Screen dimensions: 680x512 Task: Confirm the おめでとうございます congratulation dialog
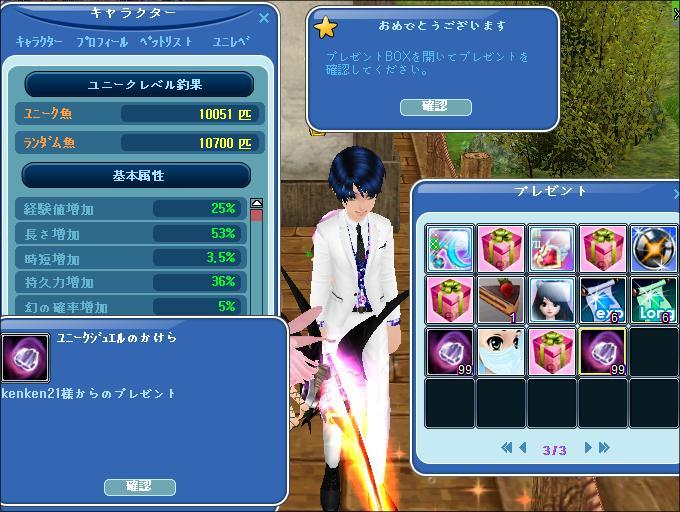[435, 107]
